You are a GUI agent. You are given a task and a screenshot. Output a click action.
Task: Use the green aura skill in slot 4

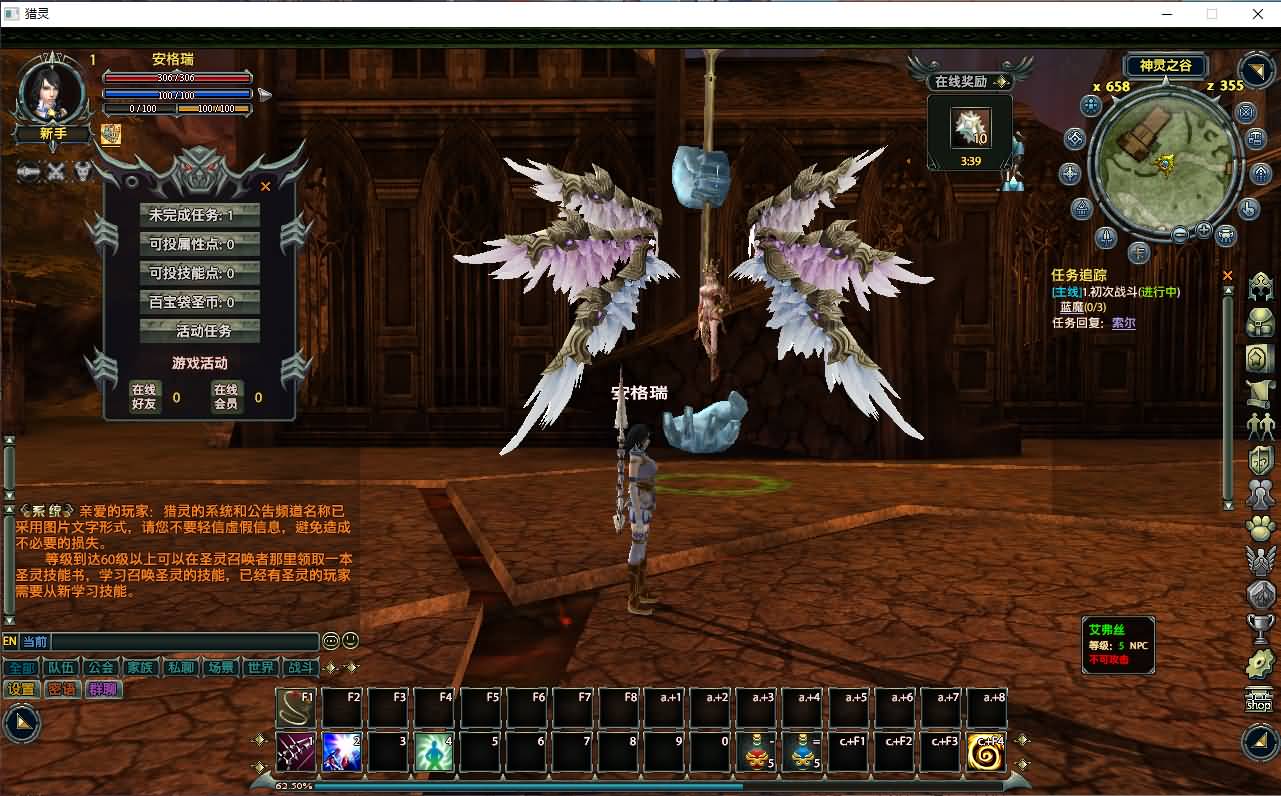[x=434, y=753]
